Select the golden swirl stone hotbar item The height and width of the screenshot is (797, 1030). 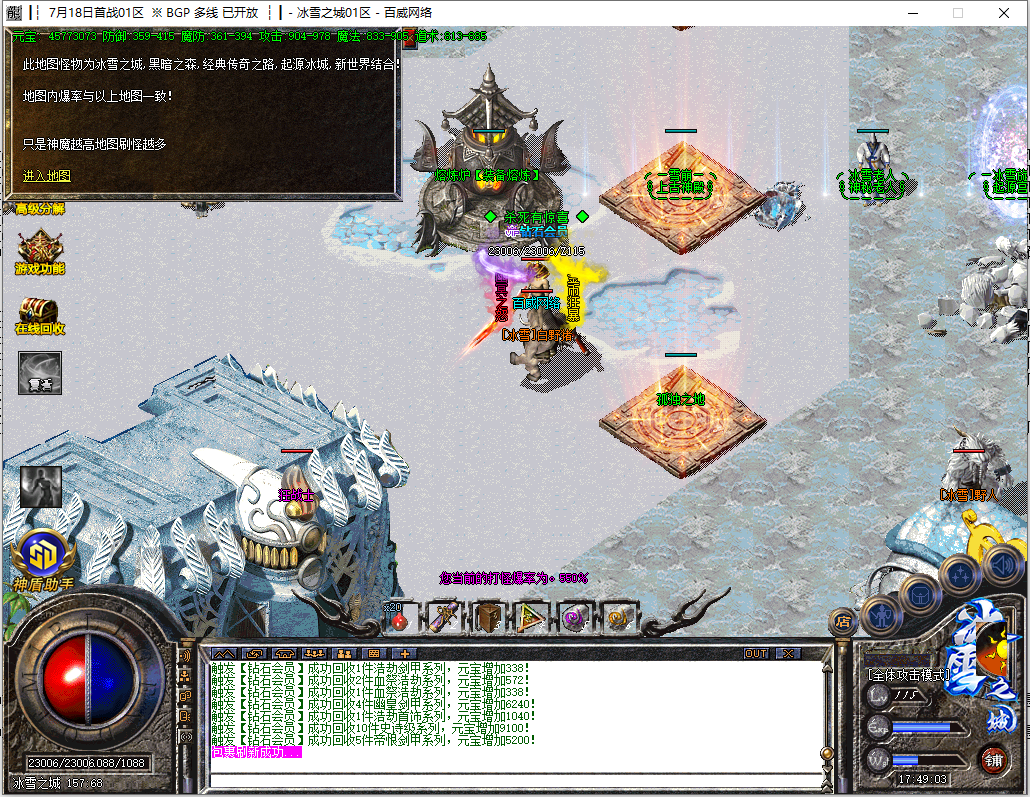click(619, 619)
